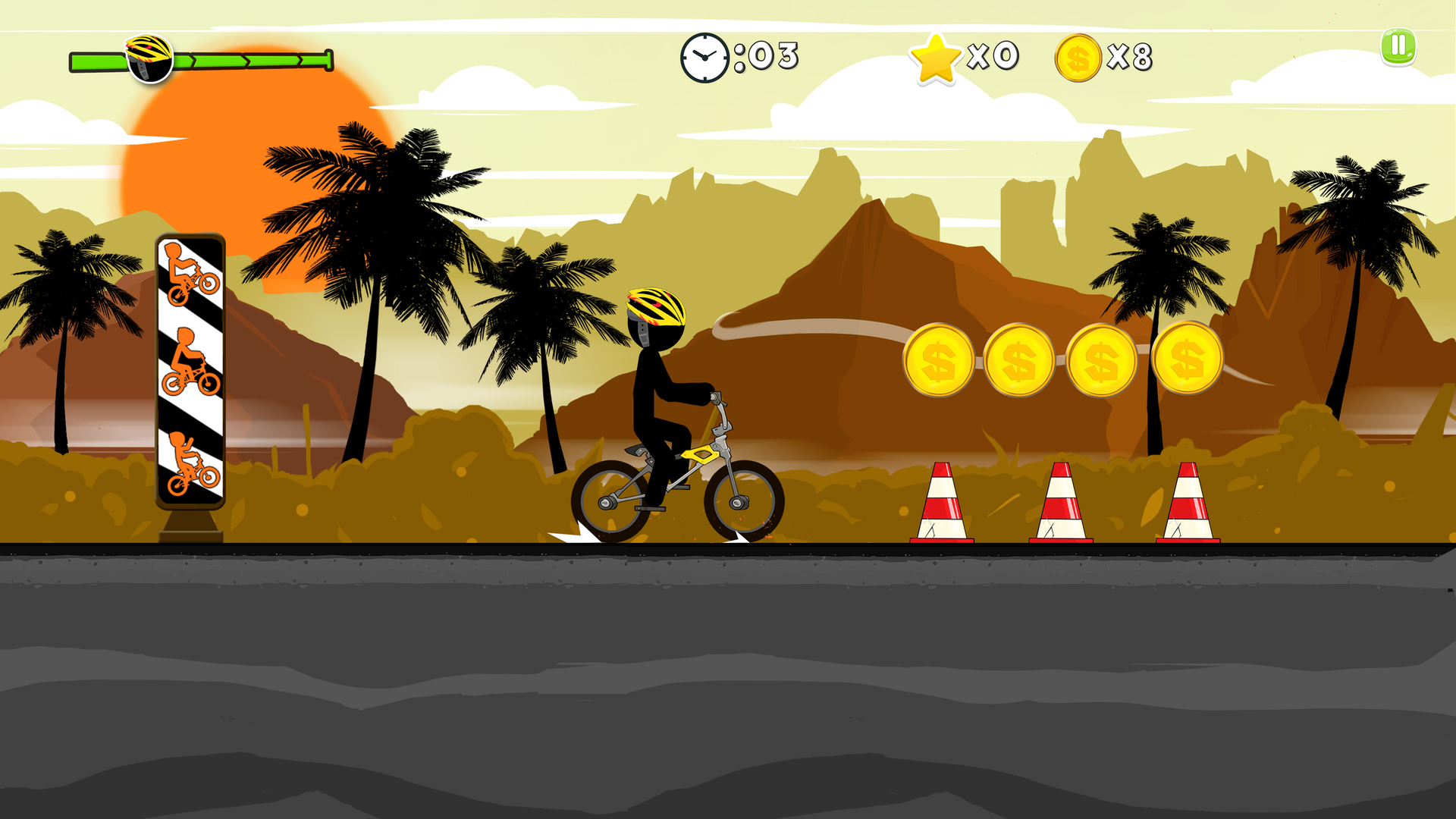Click the coin icon next to x8
This screenshot has height=819, width=1456.
point(1078,55)
